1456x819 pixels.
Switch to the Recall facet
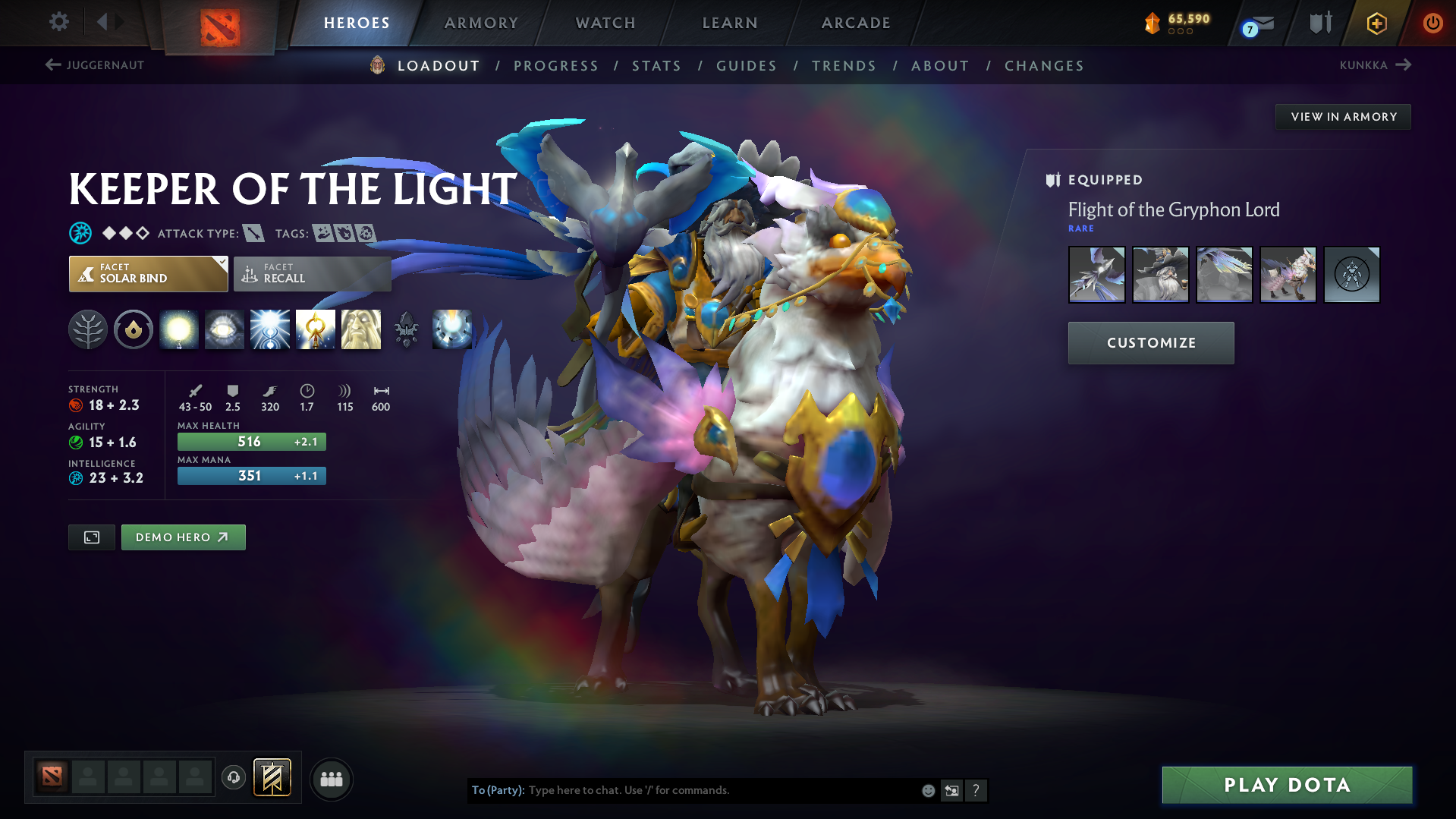pos(312,273)
